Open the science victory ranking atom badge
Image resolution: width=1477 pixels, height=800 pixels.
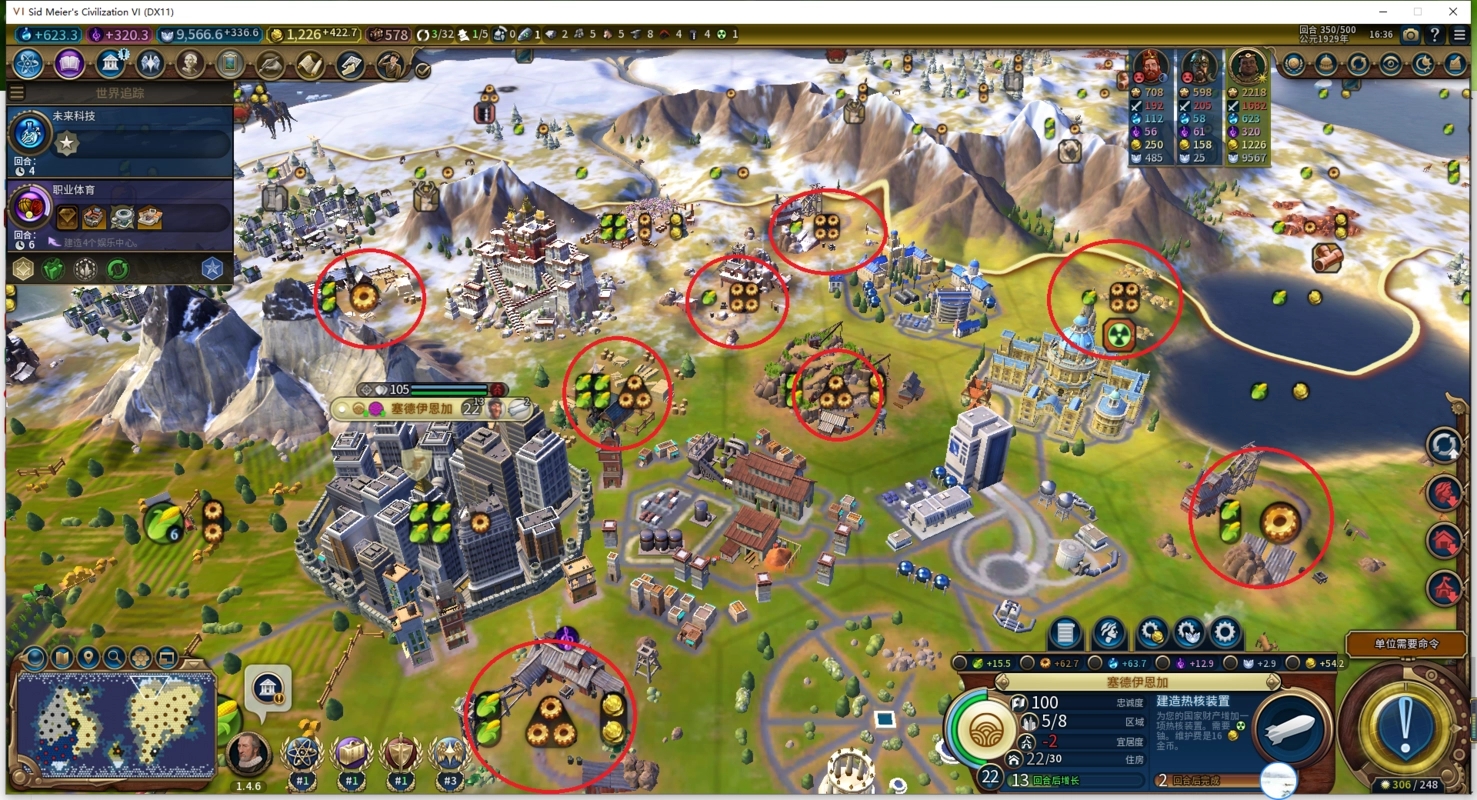pos(302,753)
